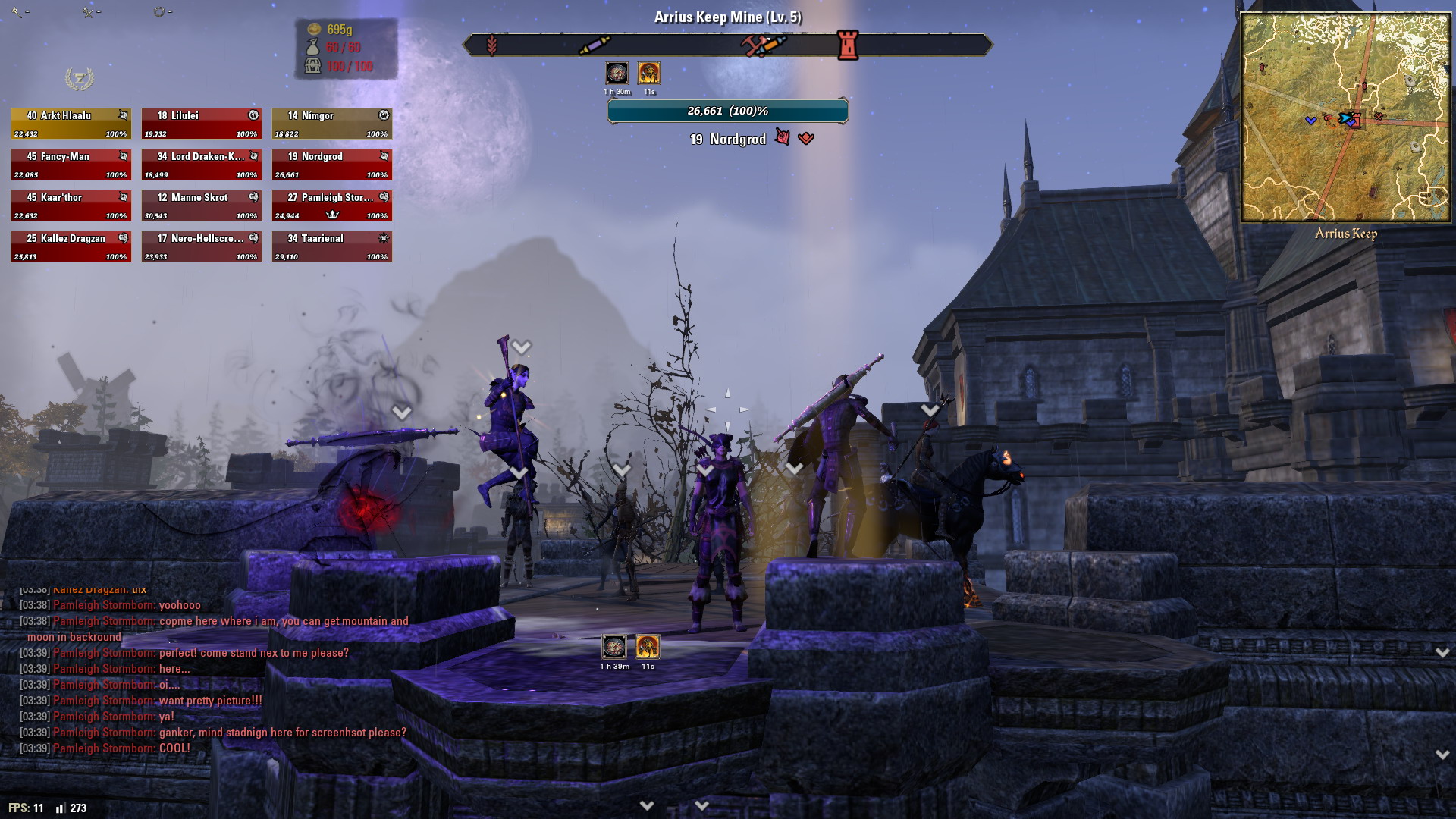The width and height of the screenshot is (1456, 819).
Task: Click Kallez Dragzan's group frame
Action: coord(71,246)
